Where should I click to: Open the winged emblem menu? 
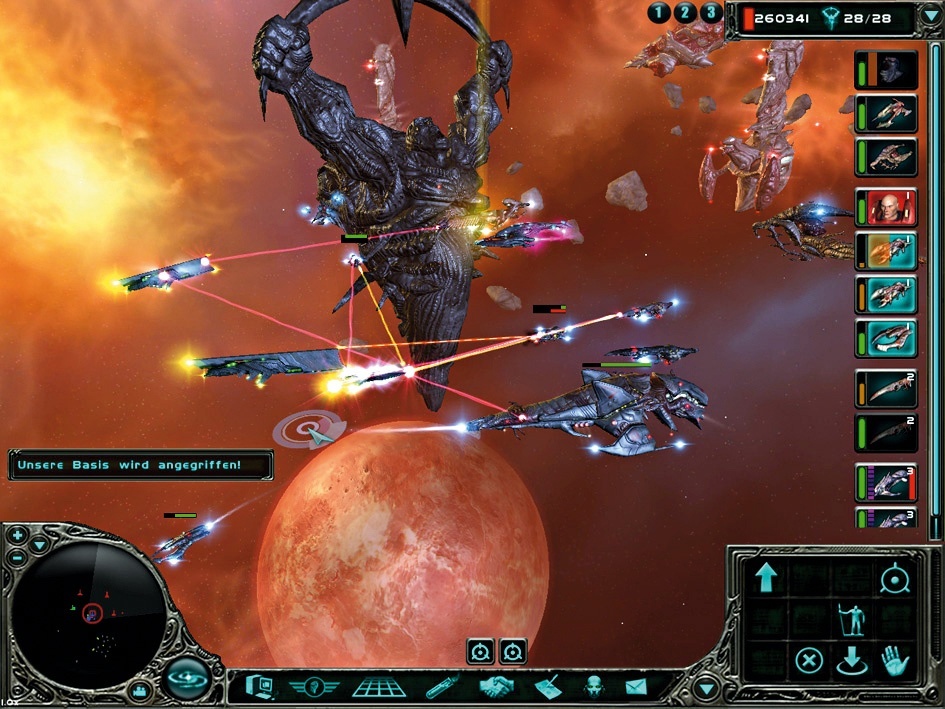[314, 687]
